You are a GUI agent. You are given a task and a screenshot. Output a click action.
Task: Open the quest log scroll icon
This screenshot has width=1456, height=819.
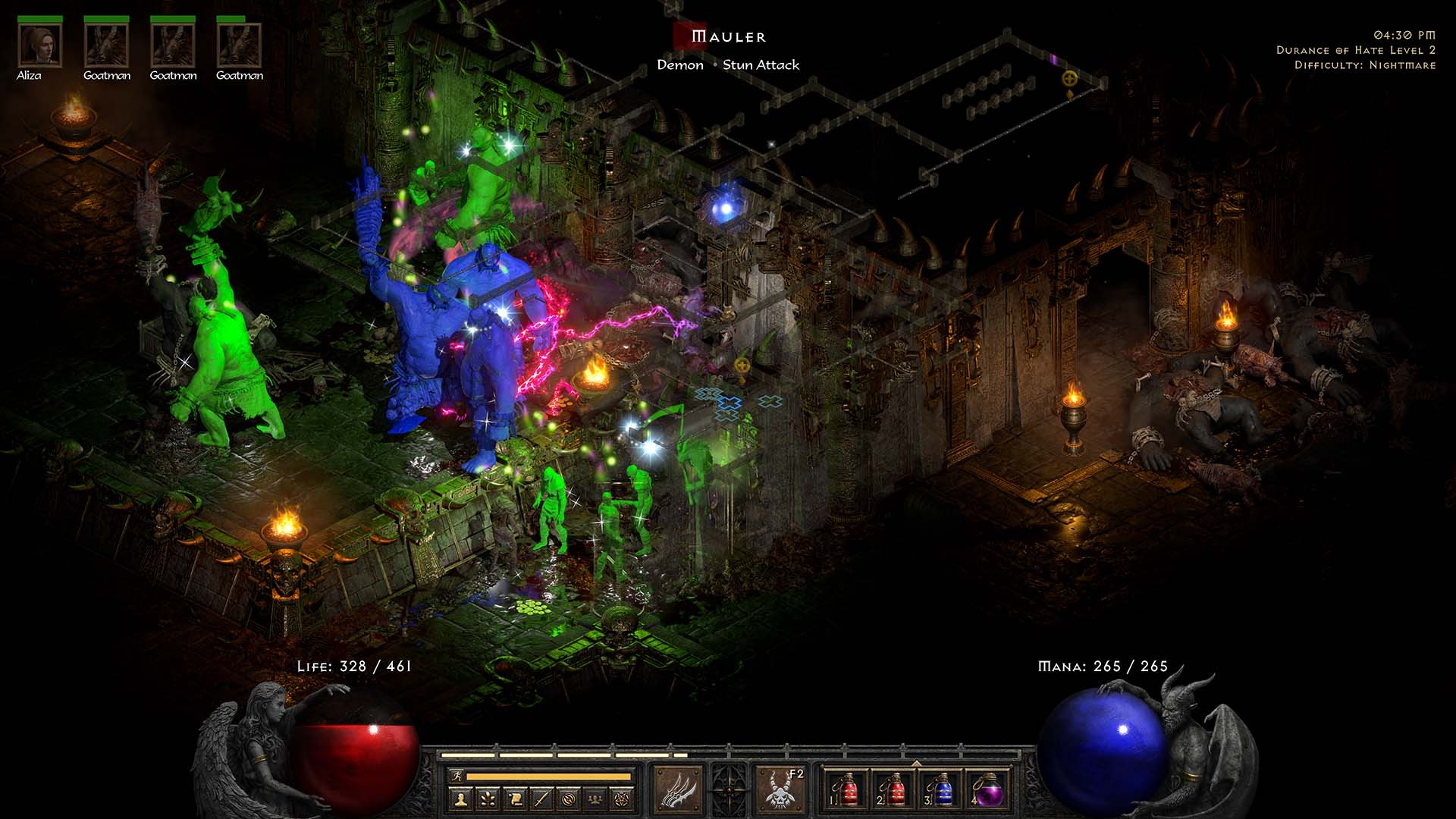coord(514,799)
